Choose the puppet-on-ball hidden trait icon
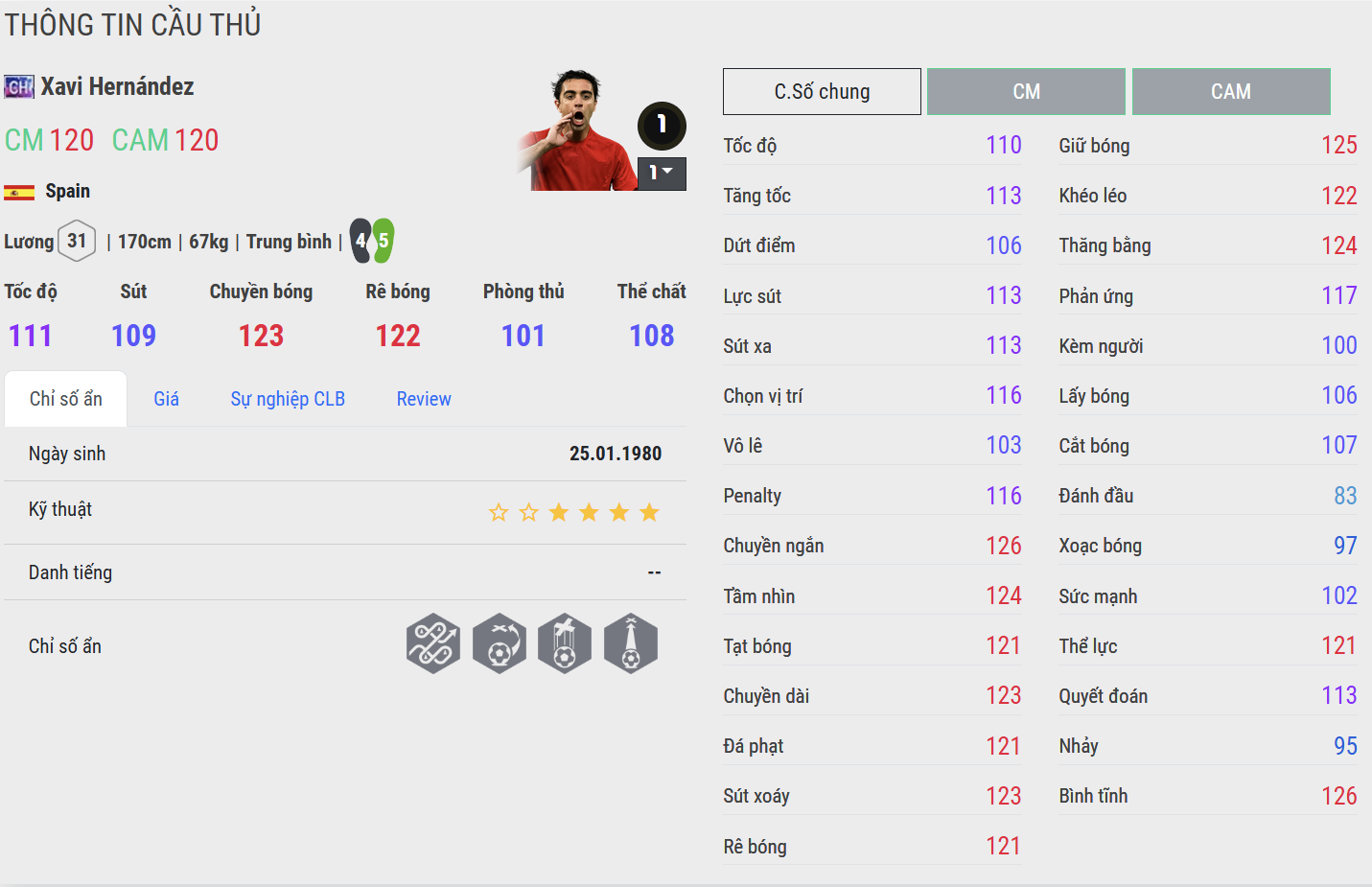The image size is (1372, 887). point(565,643)
